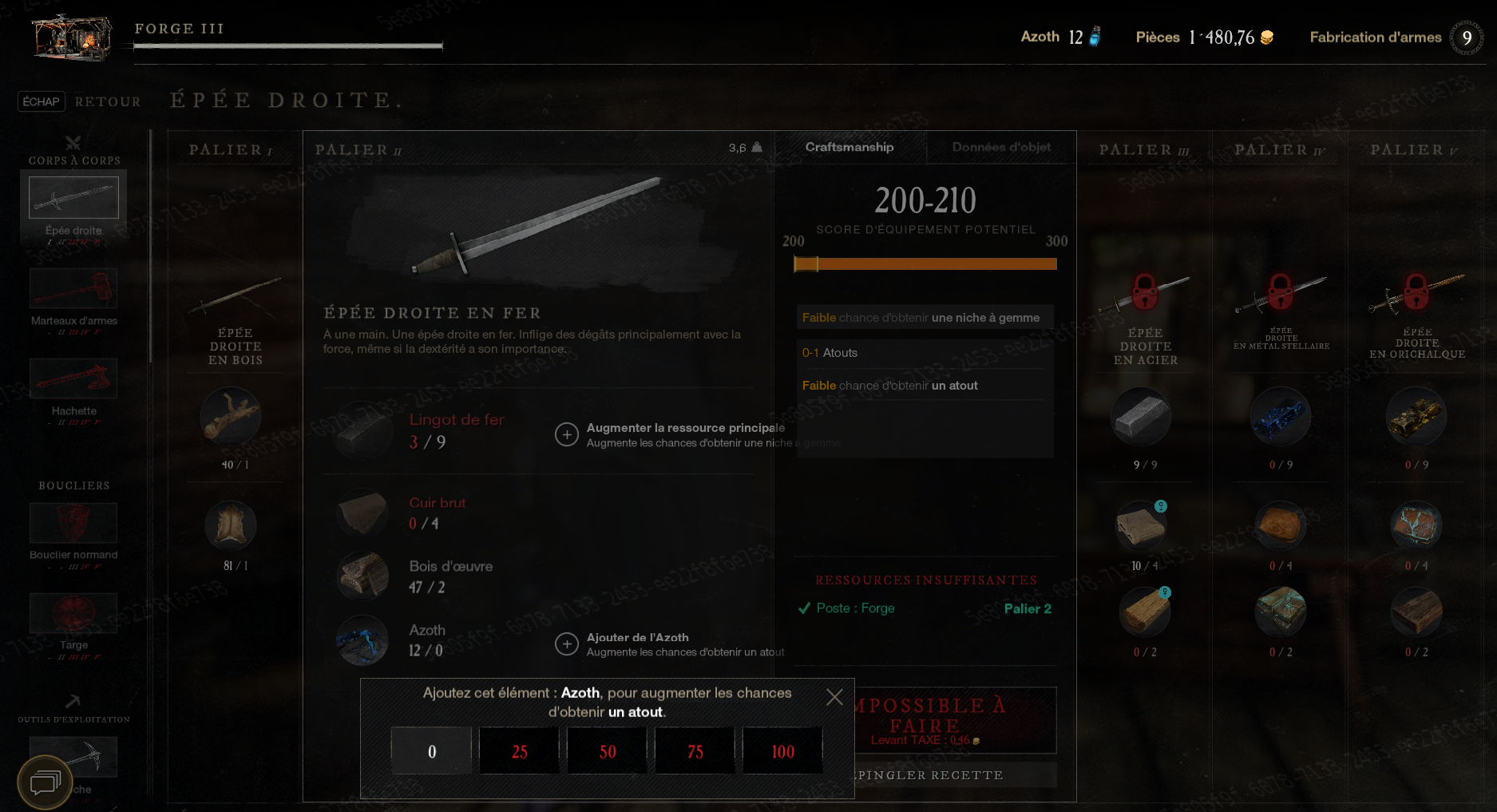Screen dimensions: 1497x812
Task: Open the Craftsmanship tab
Action: [849, 147]
